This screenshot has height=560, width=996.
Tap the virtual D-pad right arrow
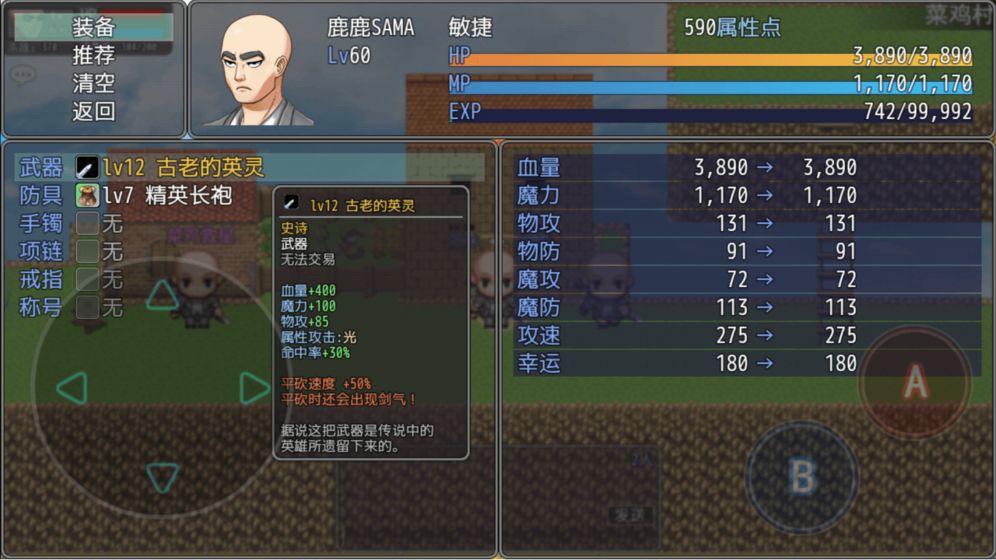(254, 388)
